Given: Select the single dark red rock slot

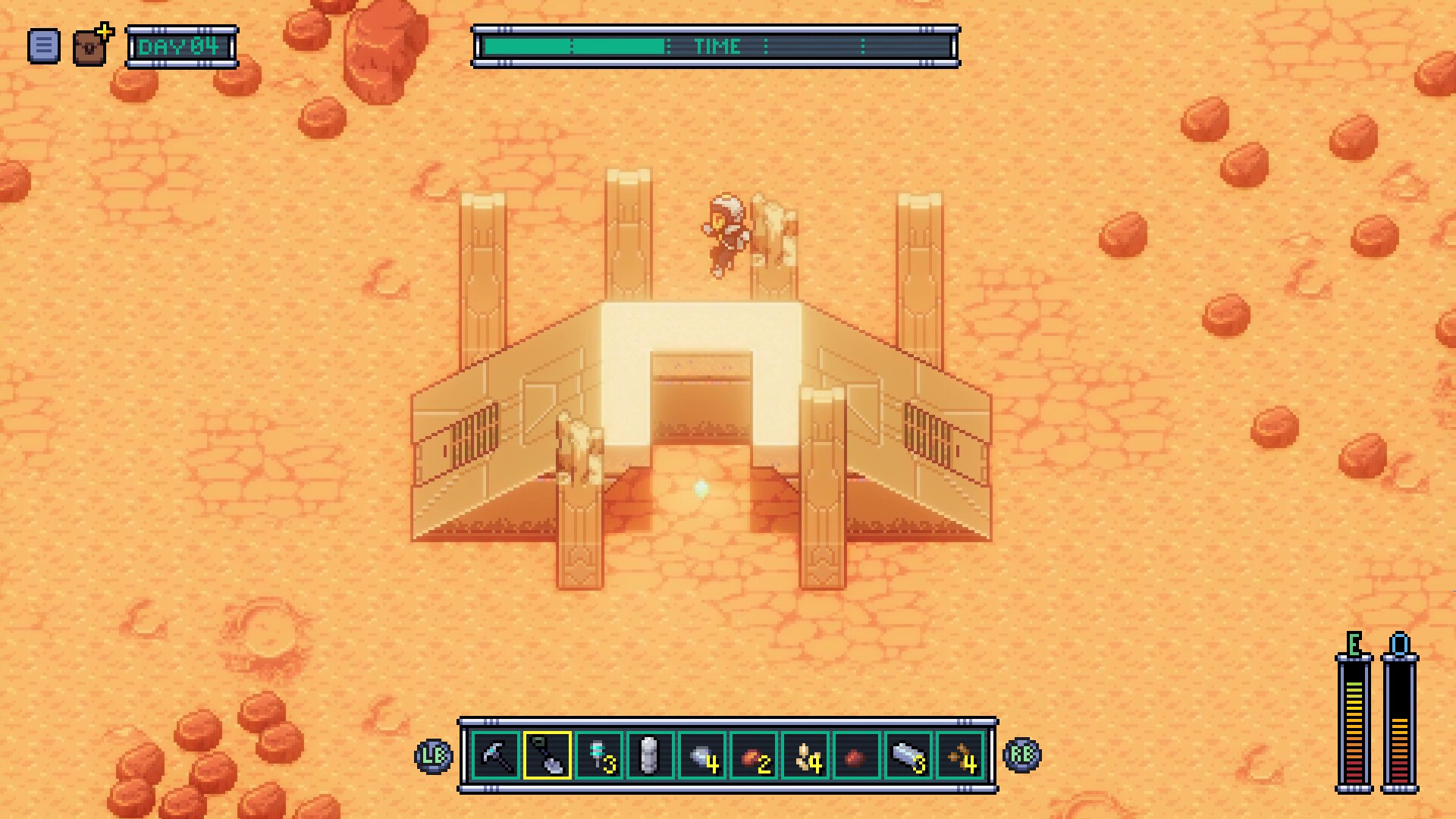Looking at the screenshot, I should tap(856, 755).
